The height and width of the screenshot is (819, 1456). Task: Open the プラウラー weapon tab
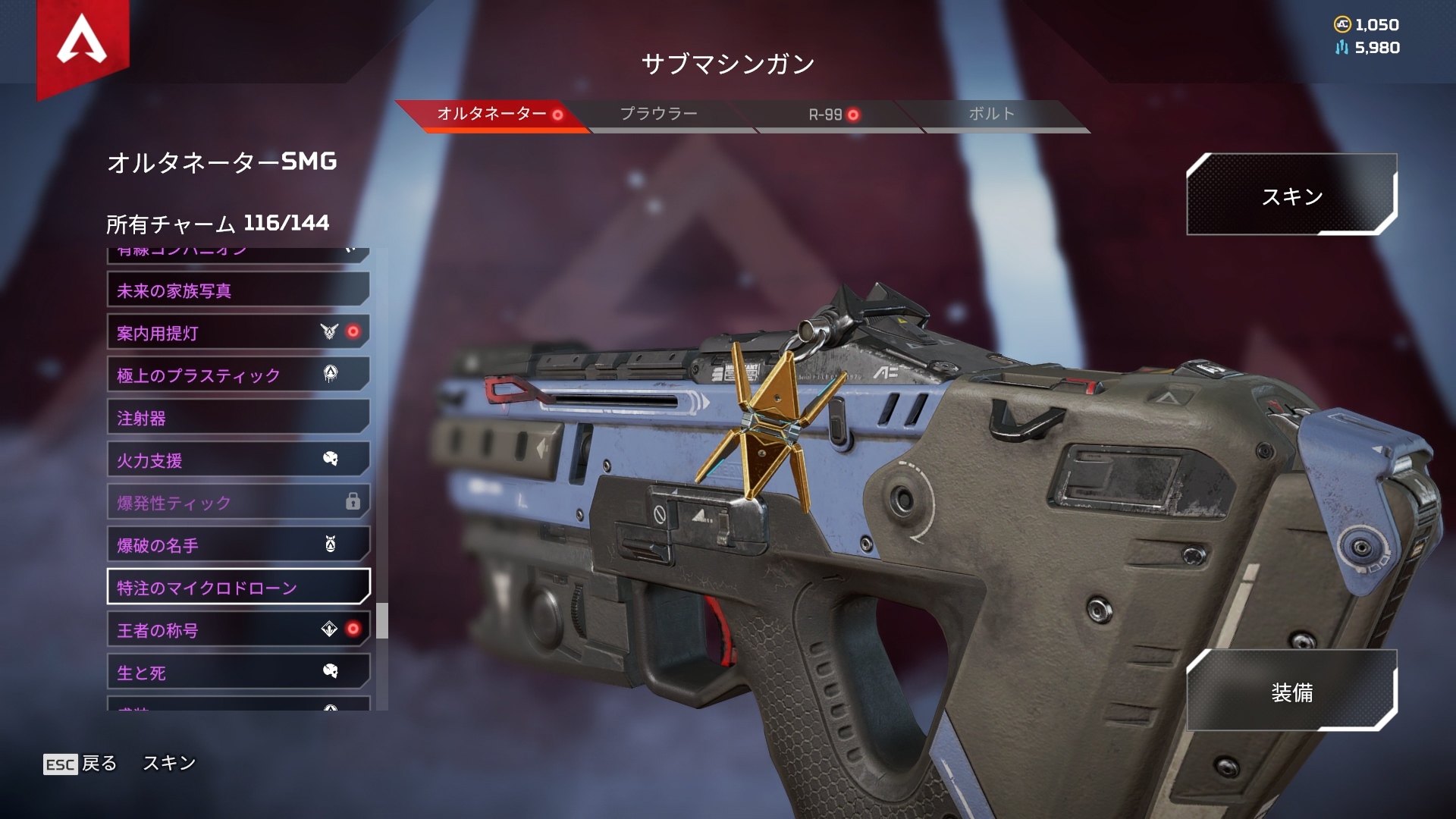[658, 115]
